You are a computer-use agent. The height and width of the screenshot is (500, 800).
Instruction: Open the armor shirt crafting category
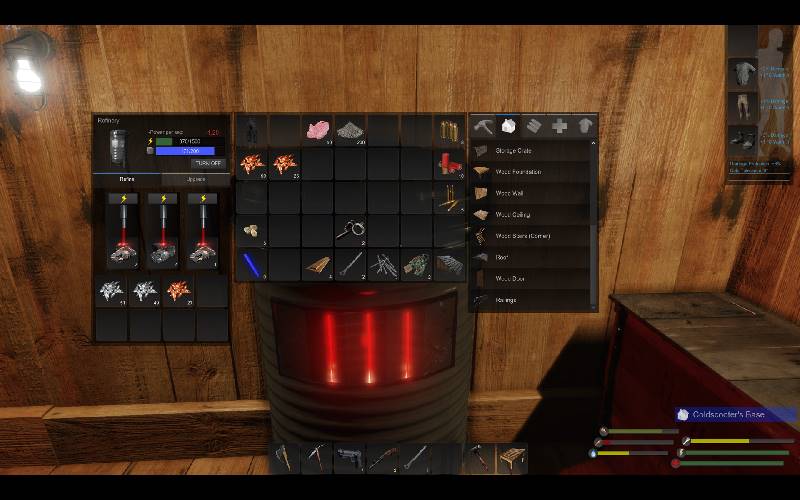(x=585, y=126)
